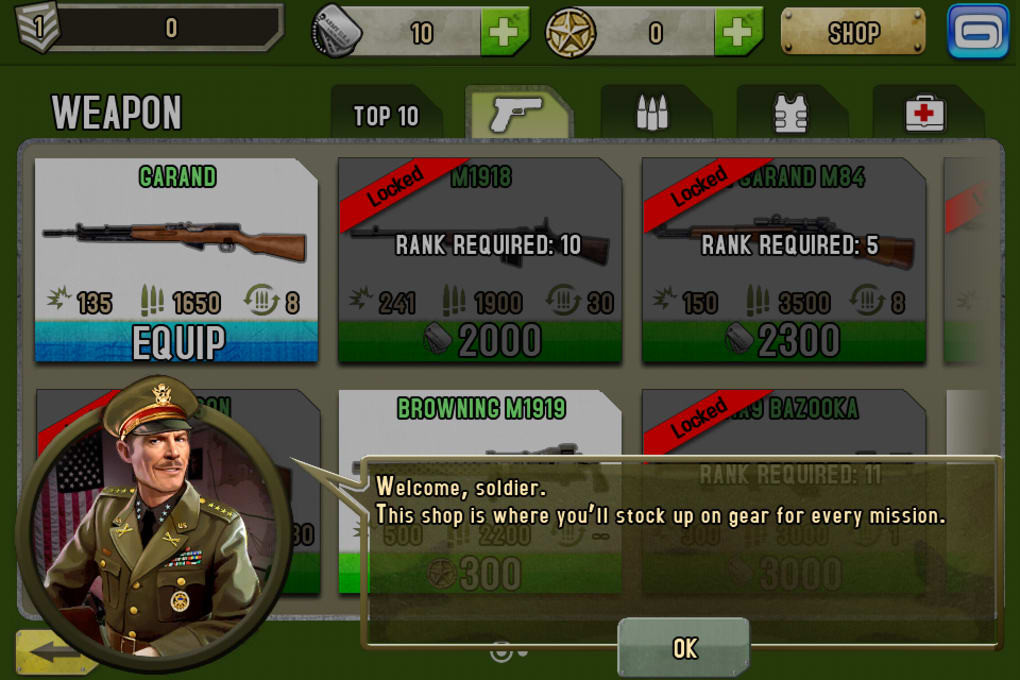Confirm the welcome dialogue with OK
Screen dimensions: 1020x680
click(x=684, y=647)
